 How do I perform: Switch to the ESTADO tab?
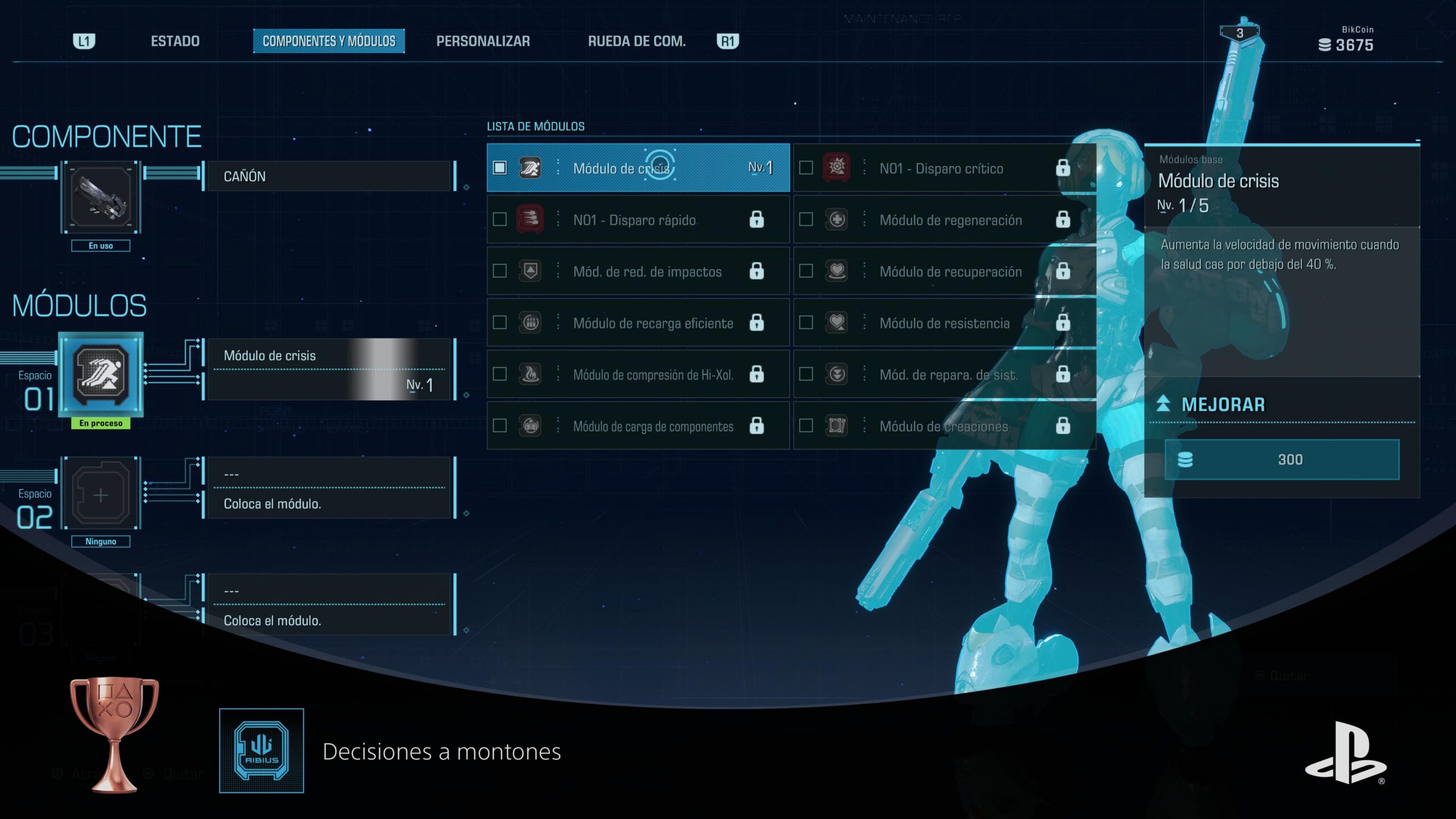(175, 41)
